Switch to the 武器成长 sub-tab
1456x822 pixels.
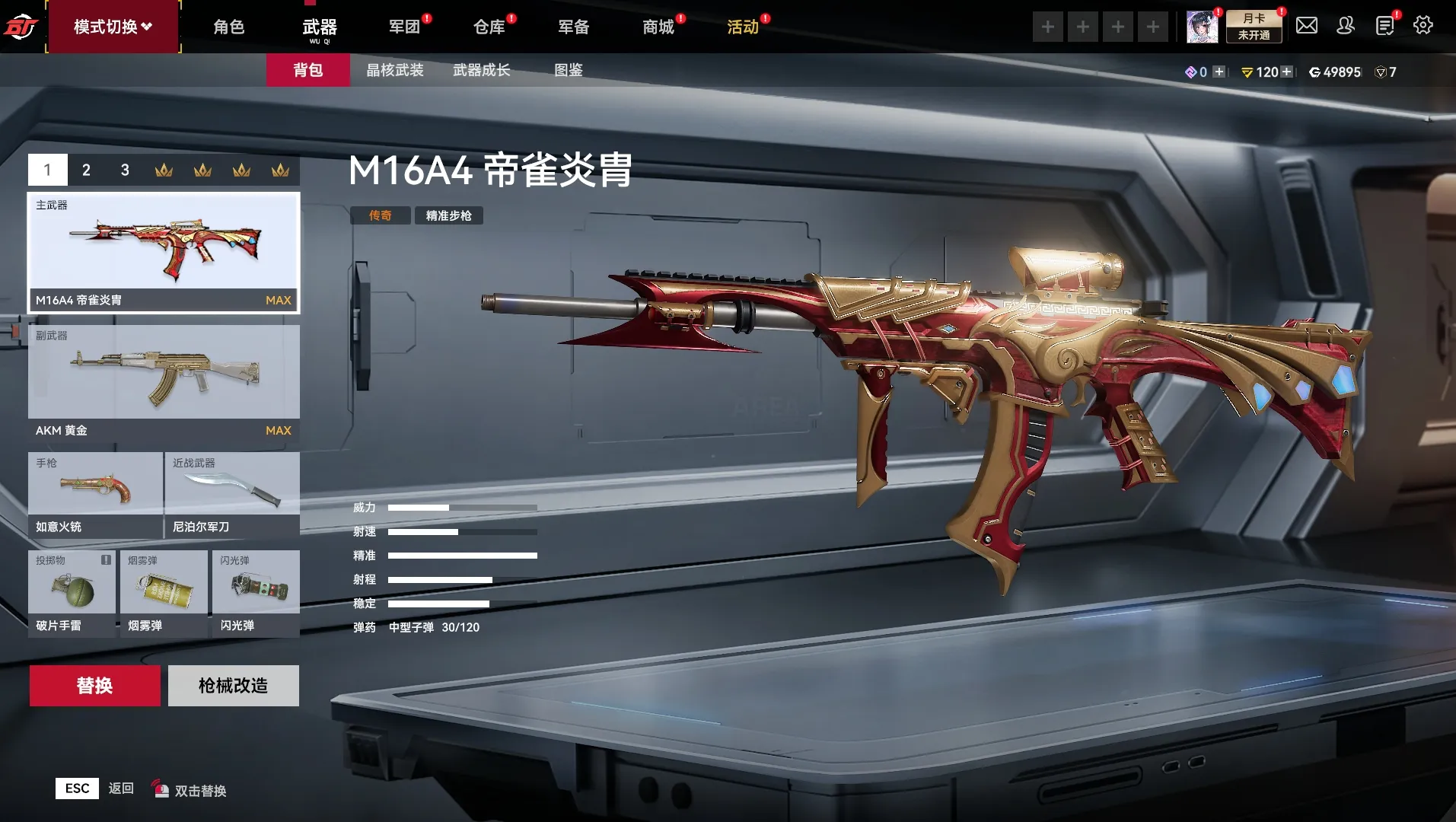tap(481, 70)
